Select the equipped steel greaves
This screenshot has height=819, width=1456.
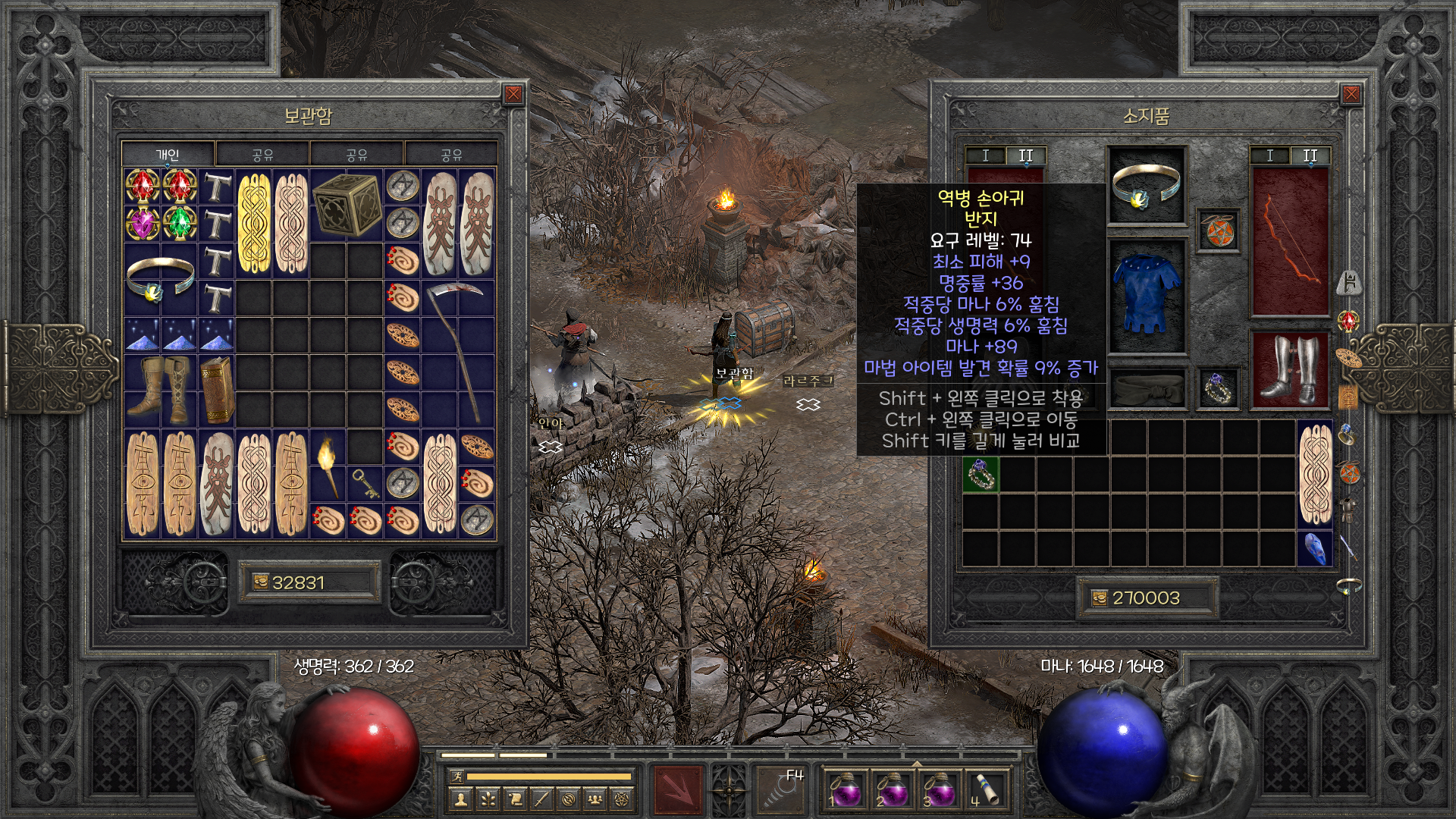(1289, 370)
